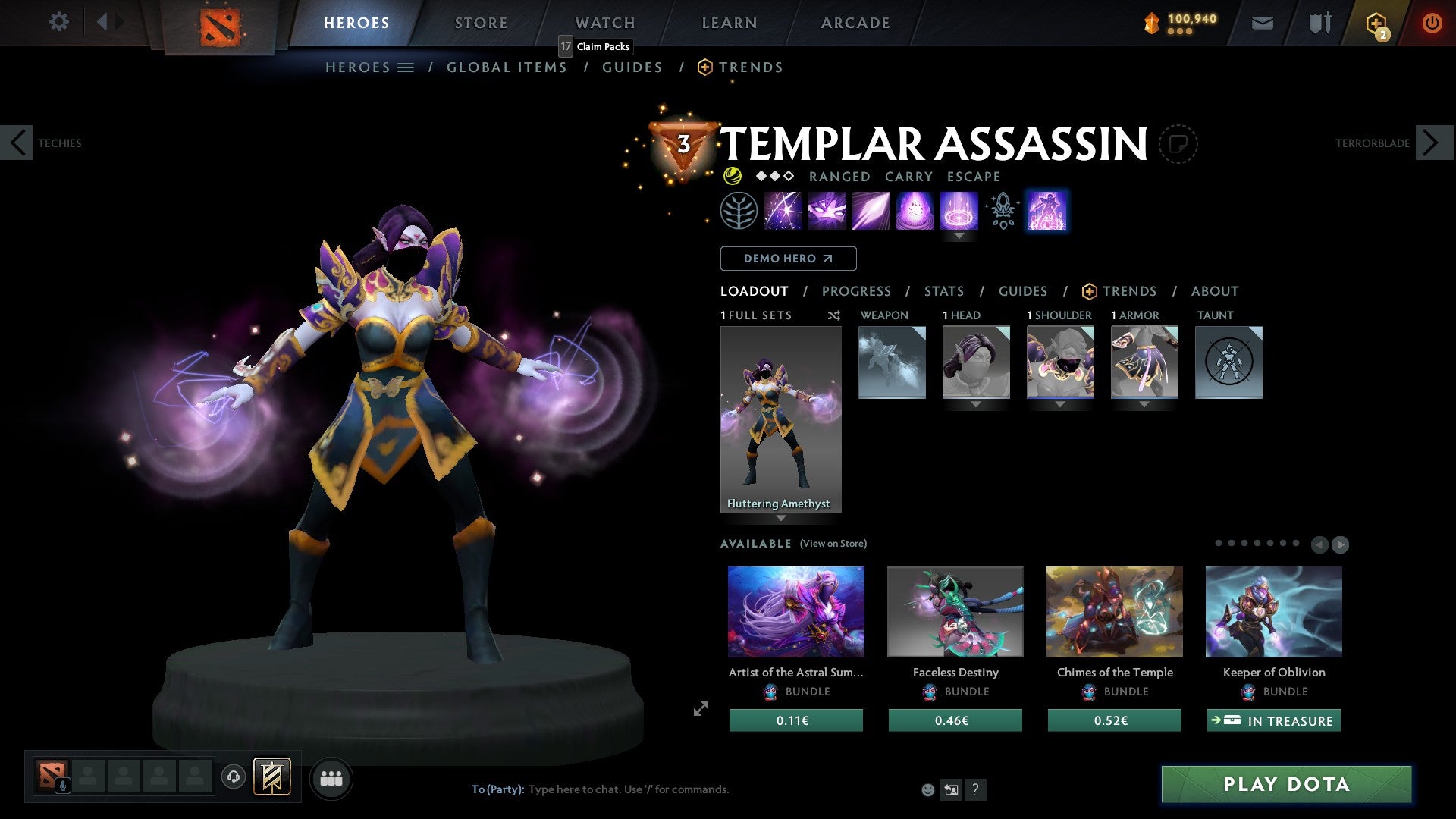Select the highlighted Aghanim's ability icon

tap(1046, 211)
